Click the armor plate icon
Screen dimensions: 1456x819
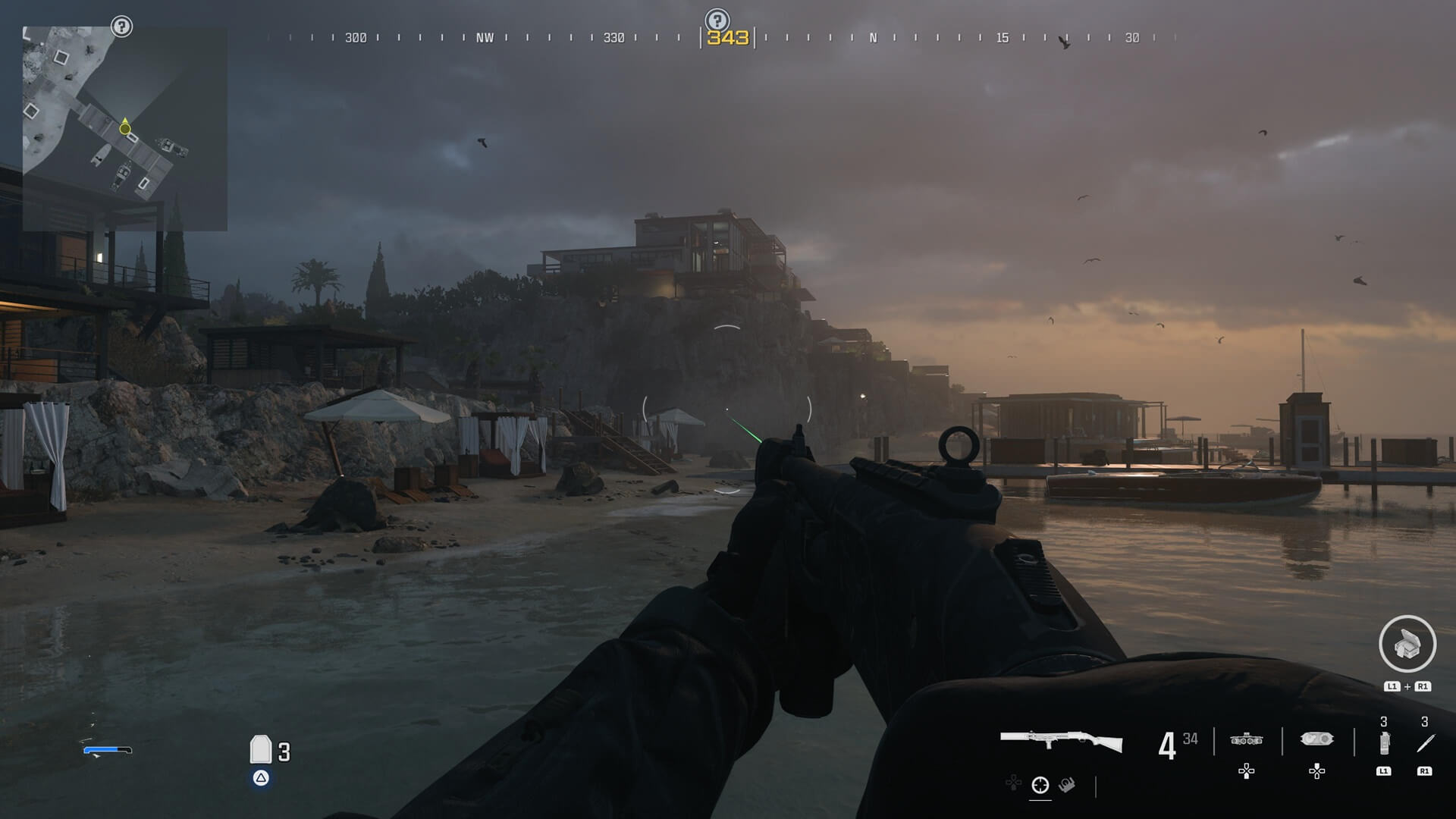[x=261, y=749]
